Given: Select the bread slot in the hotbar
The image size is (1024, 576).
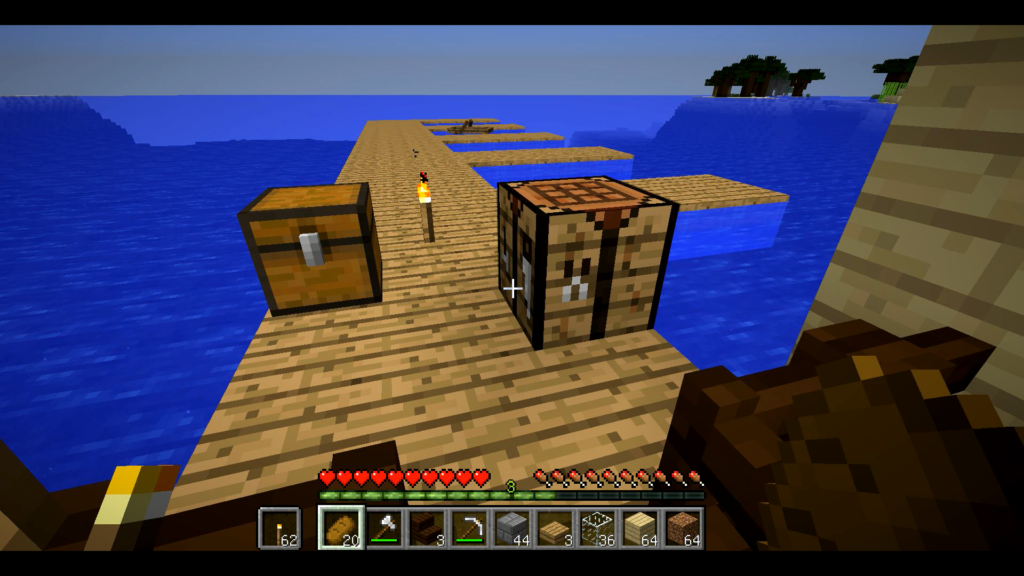Looking at the screenshot, I should point(341,528).
